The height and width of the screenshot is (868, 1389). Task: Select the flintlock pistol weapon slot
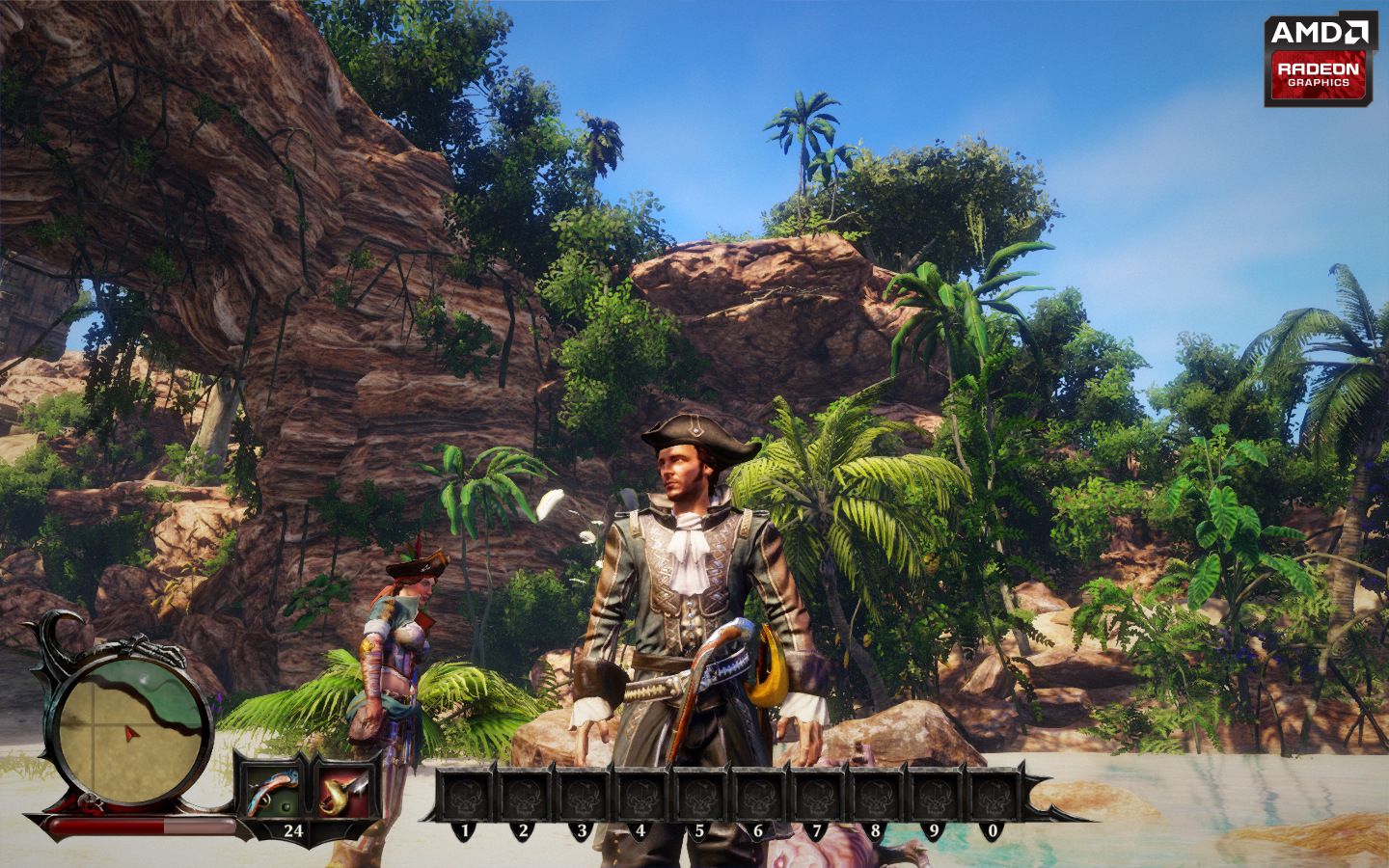point(267,793)
